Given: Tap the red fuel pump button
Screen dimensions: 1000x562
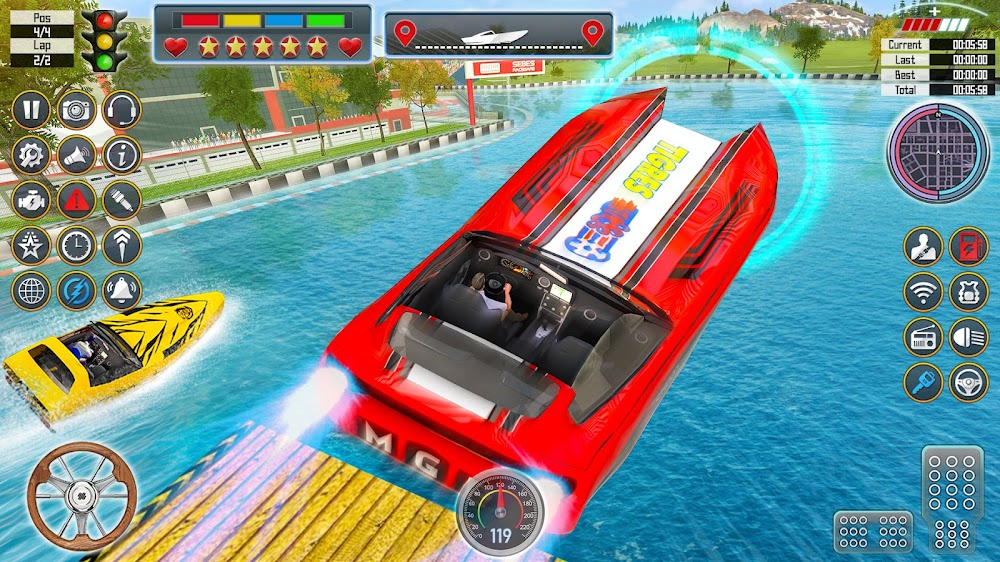Looking at the screenshot, I should tap(968, 247).
